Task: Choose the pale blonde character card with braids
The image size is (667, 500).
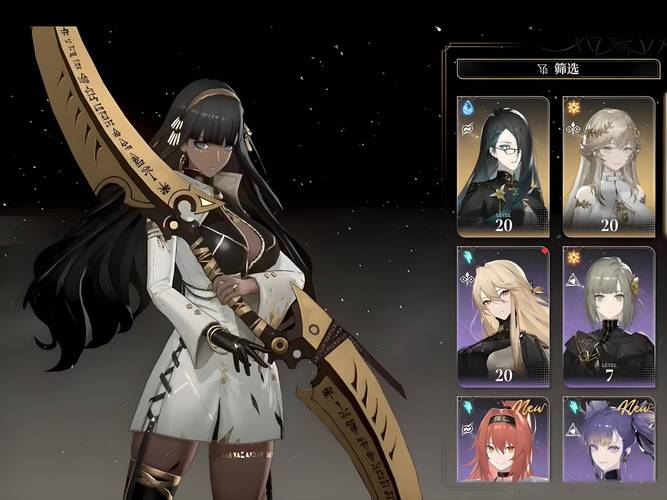Action: coord(609,165)
